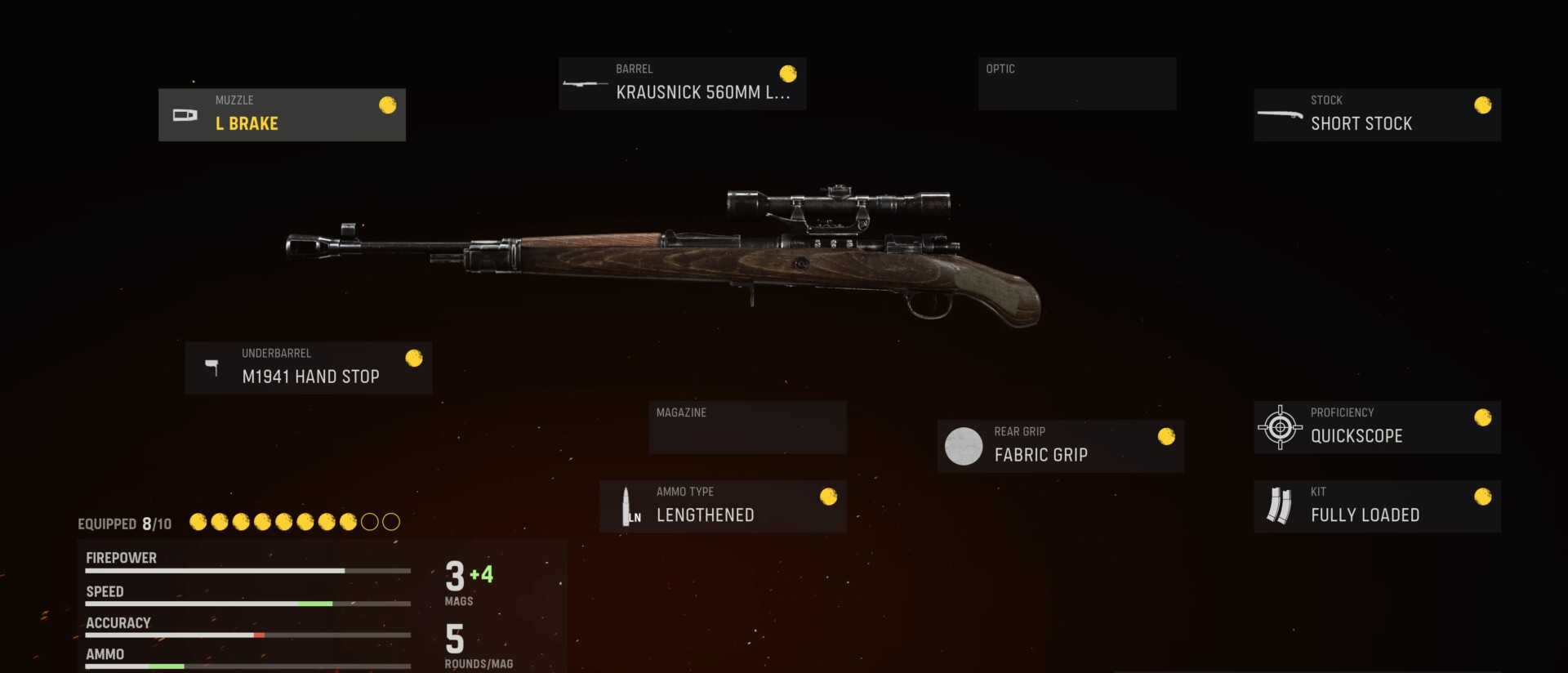Open the Quickscope proficiency slot
Viewport: 1568px width, 673px height.
point(1377,427)
